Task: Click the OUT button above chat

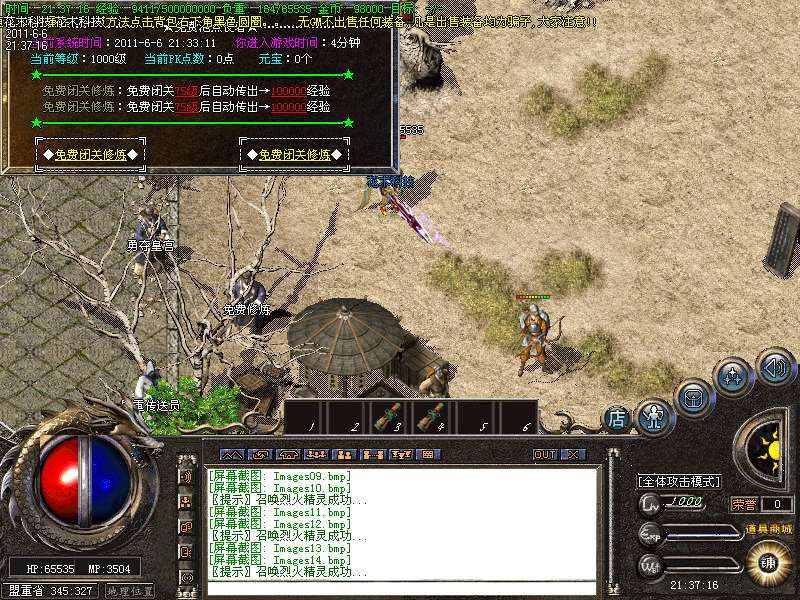Action: click(x=544, y=454)
